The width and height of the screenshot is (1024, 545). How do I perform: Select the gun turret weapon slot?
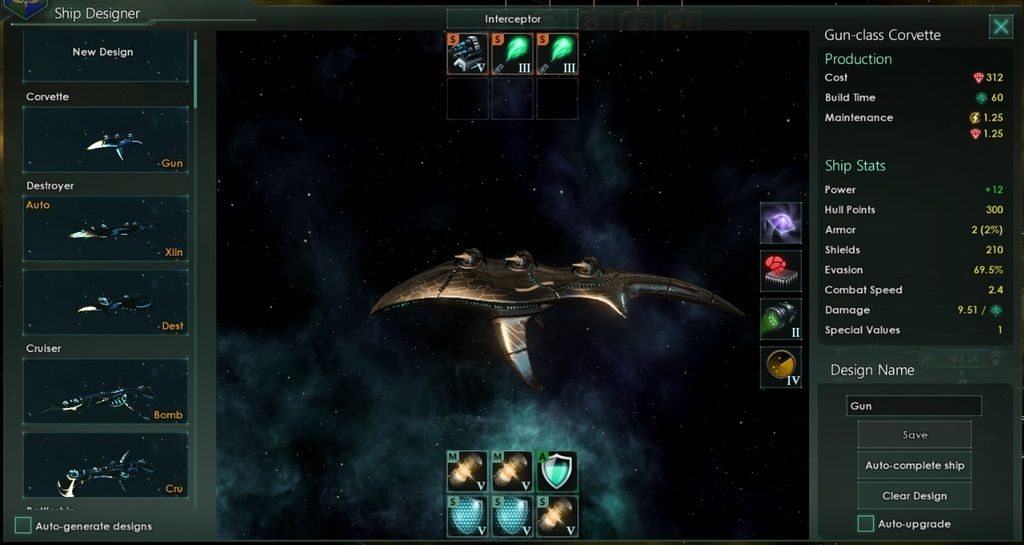click(x=467, y=54)
